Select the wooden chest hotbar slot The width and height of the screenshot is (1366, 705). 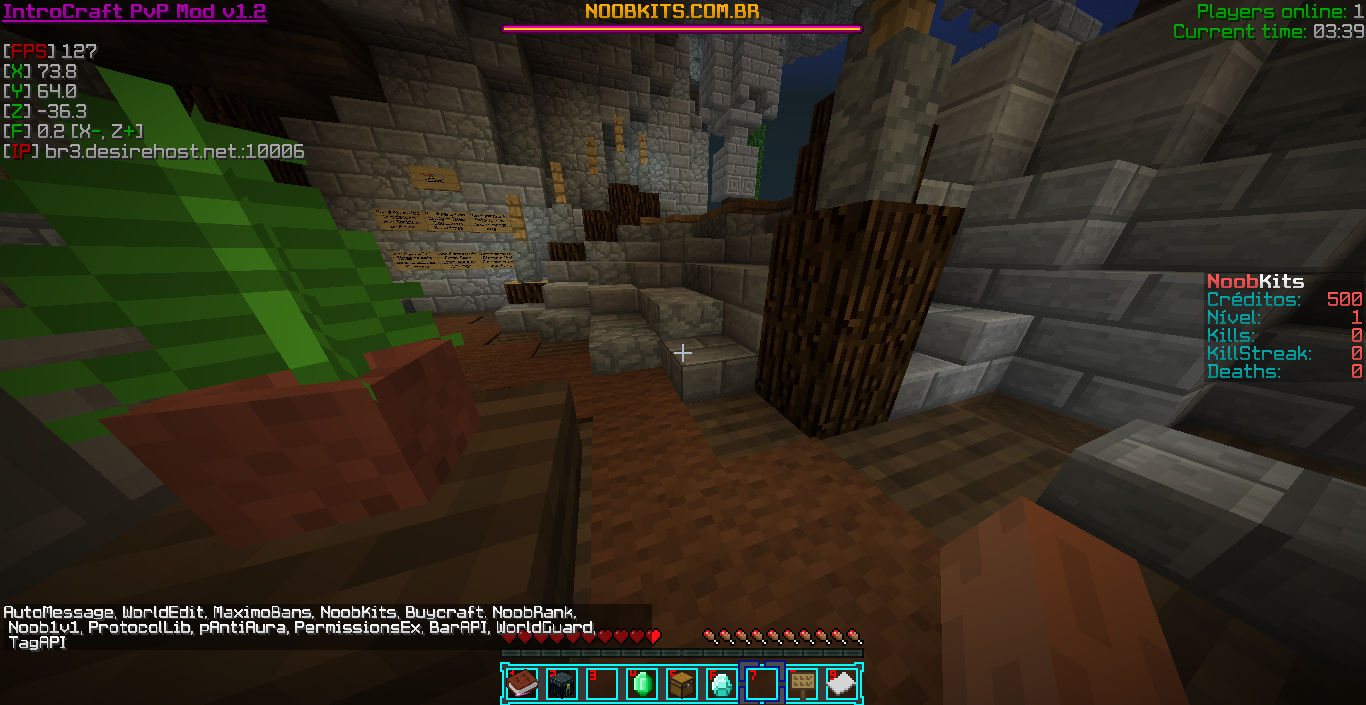pos(682,684)
